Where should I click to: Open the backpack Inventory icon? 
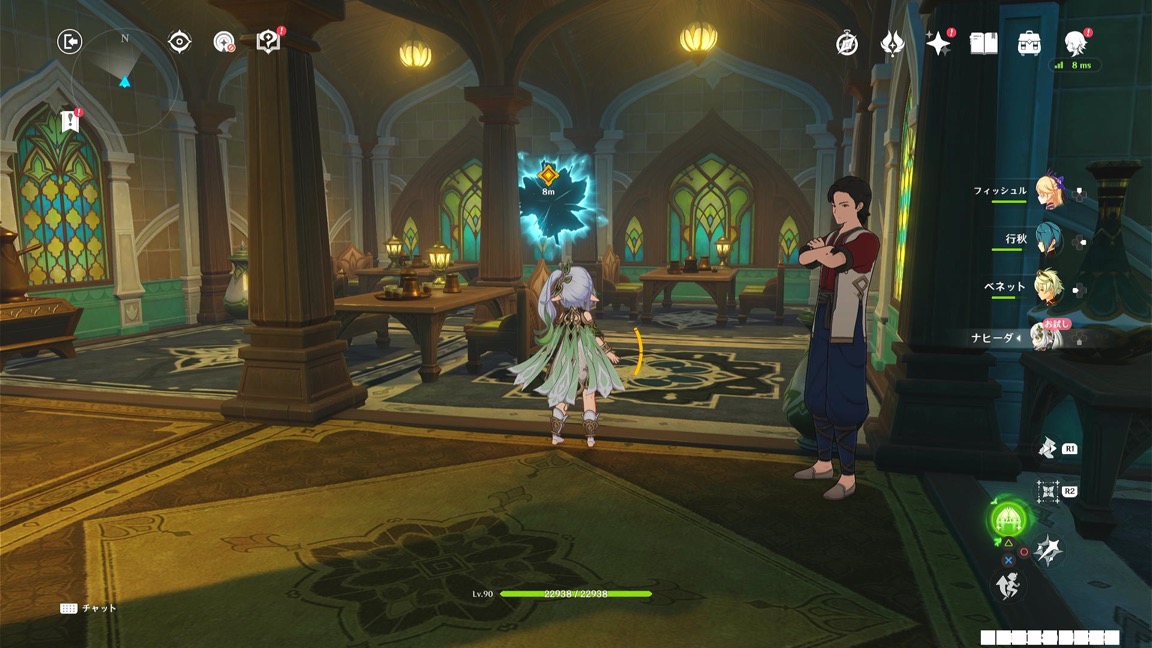(1030, 43)
